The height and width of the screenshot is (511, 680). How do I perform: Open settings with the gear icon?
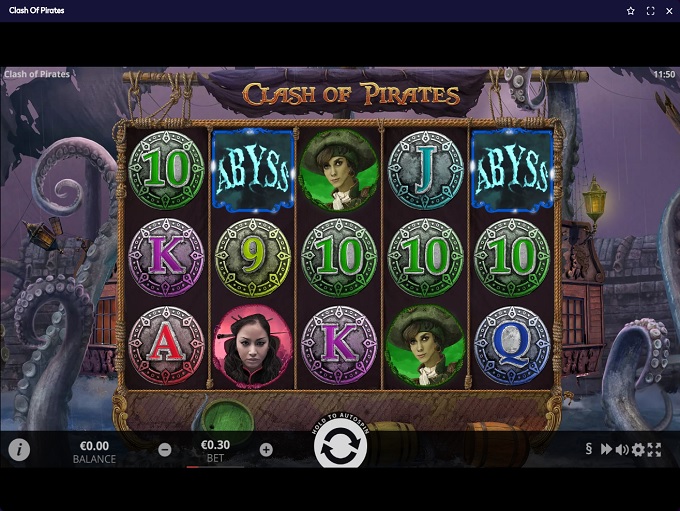(x=638, y=450)
